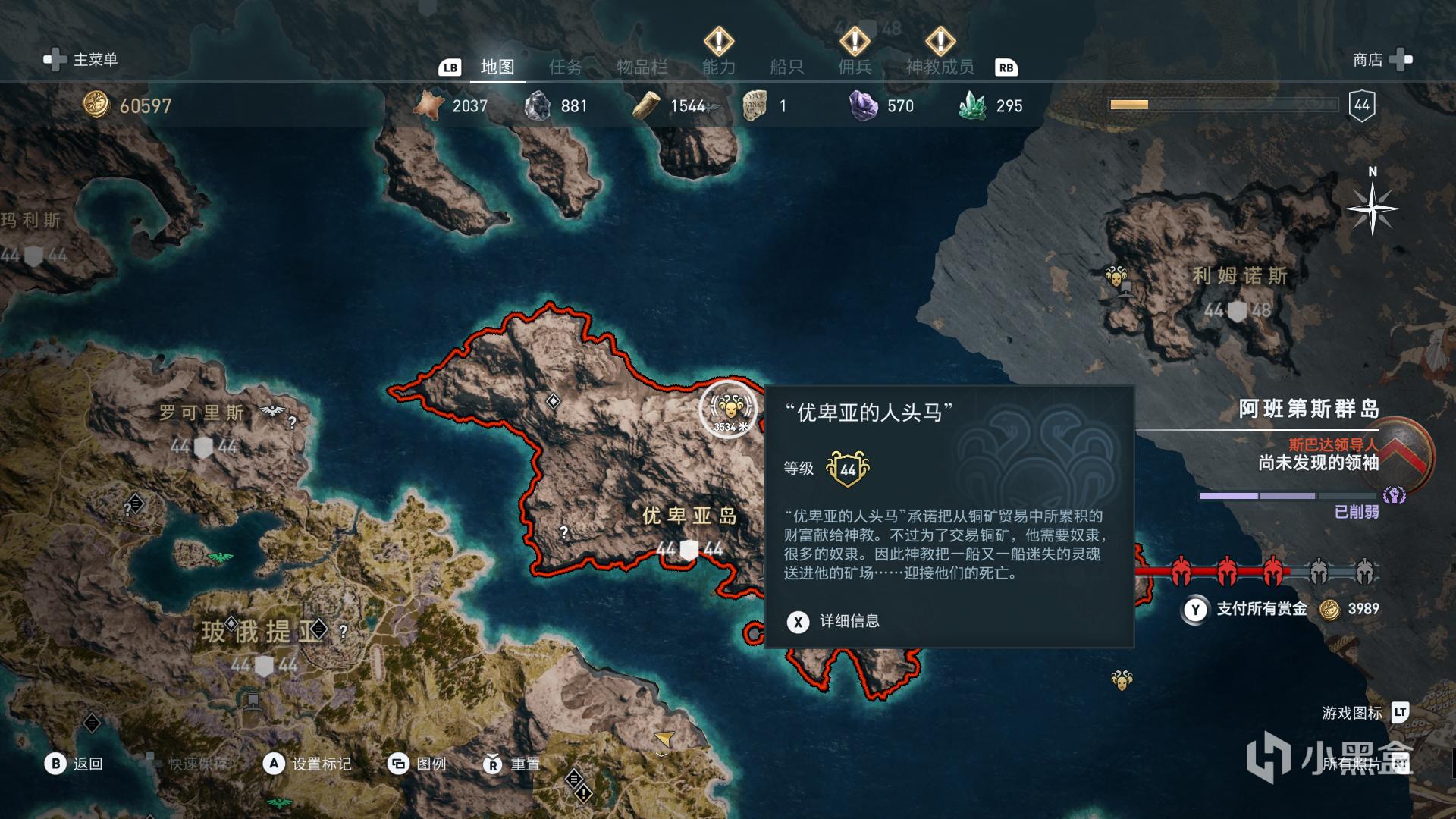Select the cultist mask marker on 利姆诺斯

1116,276
